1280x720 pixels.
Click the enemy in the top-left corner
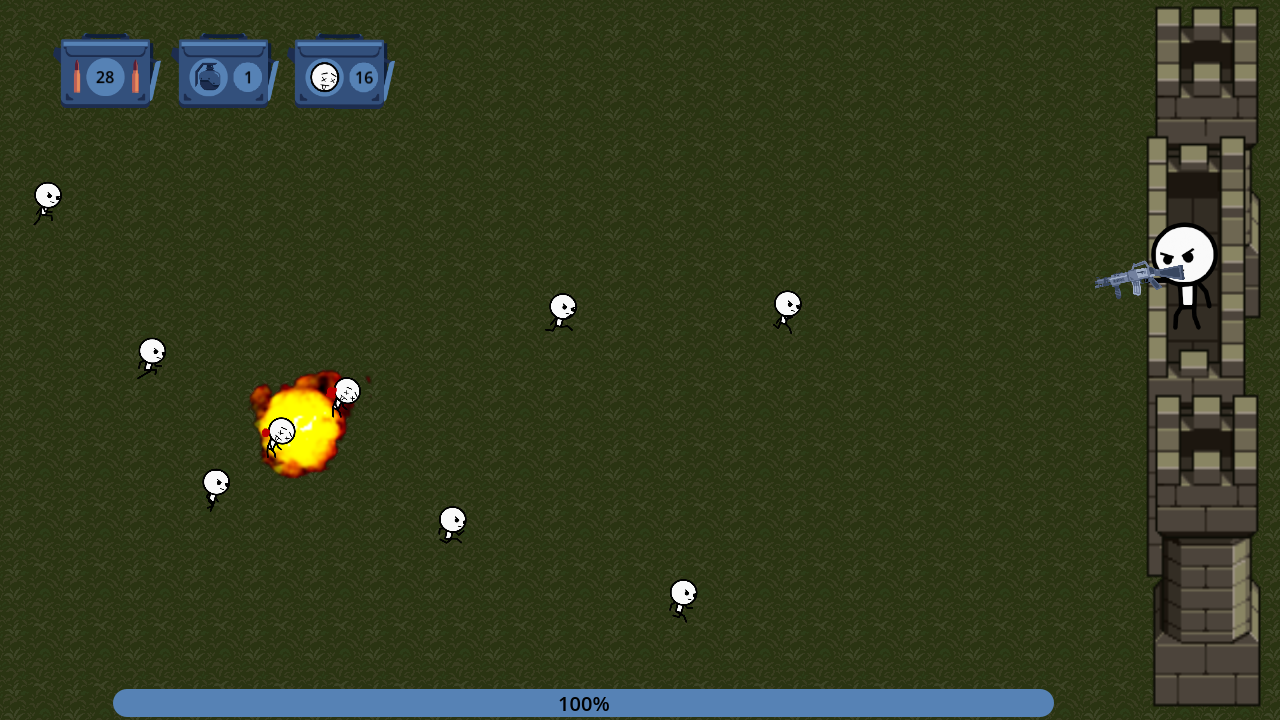46,198
